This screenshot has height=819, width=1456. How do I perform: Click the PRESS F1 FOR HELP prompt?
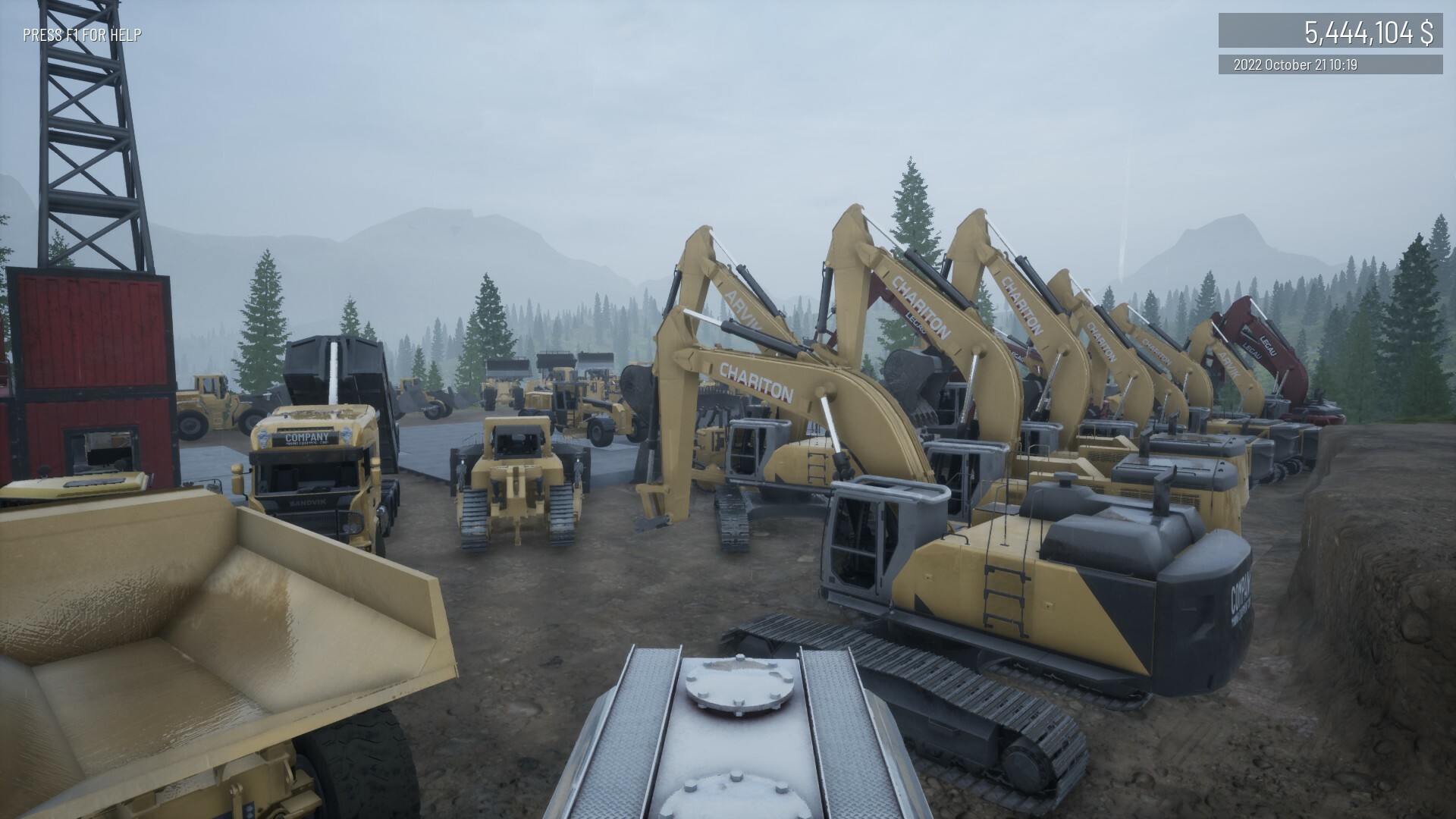(x=81, y=33)
